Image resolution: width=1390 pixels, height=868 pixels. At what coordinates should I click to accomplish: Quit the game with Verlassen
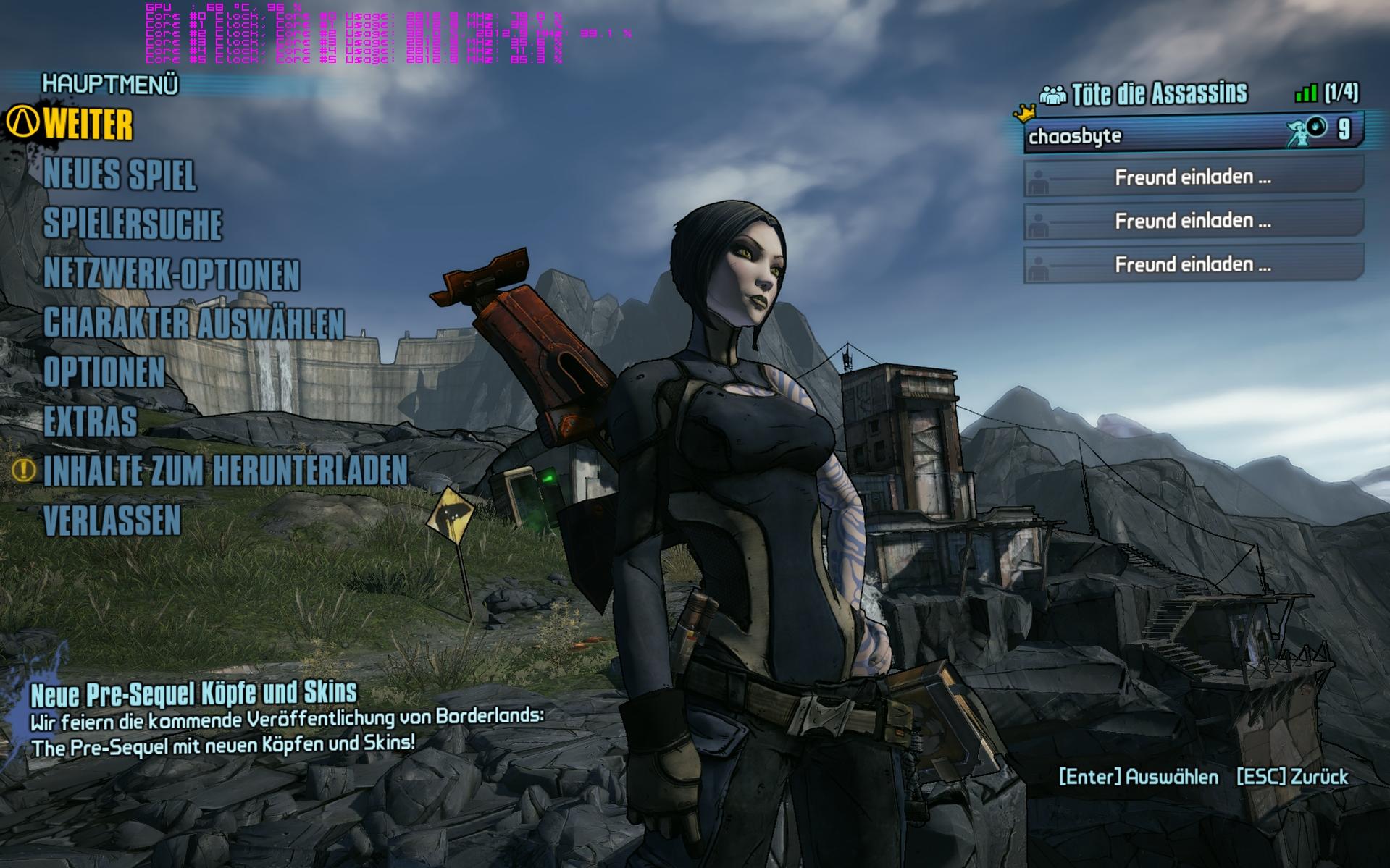click(x=112, y=521)
